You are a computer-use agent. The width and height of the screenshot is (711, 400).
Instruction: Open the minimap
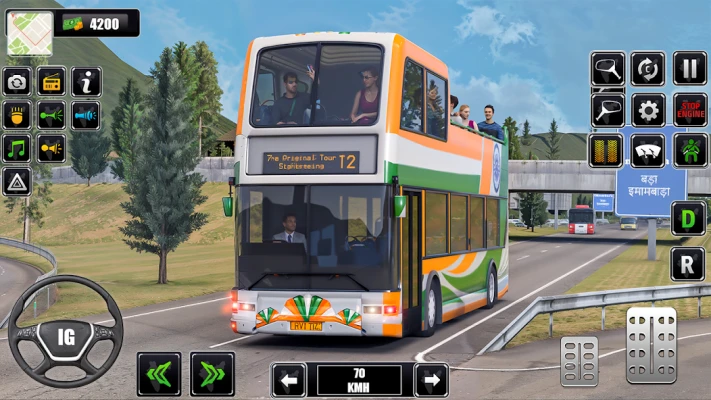click(x=29, y=33)
